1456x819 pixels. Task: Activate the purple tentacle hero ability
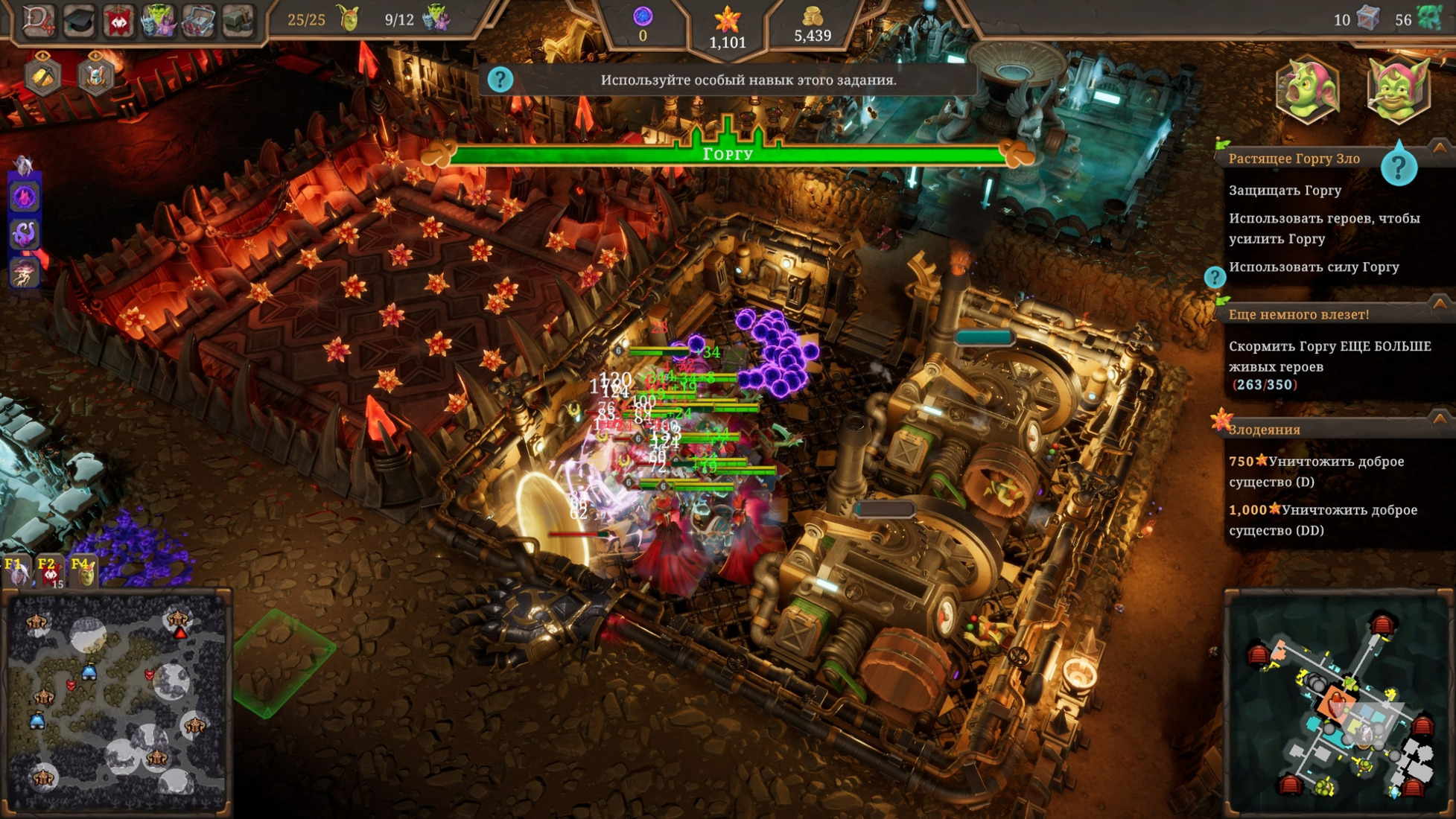click(x=25, y=235)
